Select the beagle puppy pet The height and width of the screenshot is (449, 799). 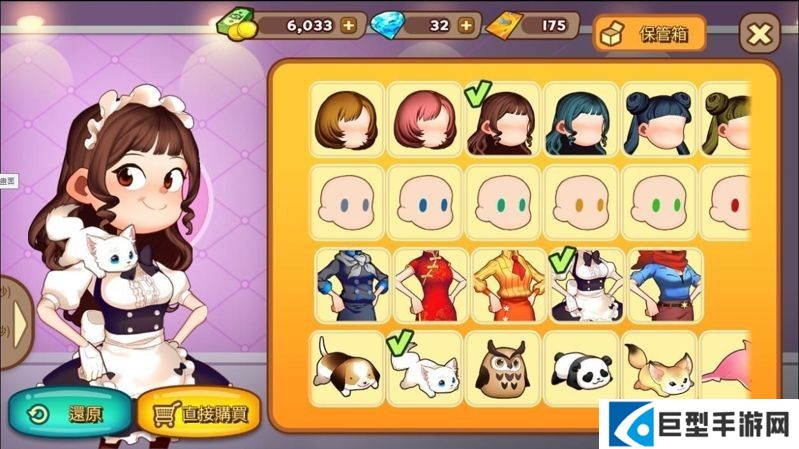pos(345,367)
